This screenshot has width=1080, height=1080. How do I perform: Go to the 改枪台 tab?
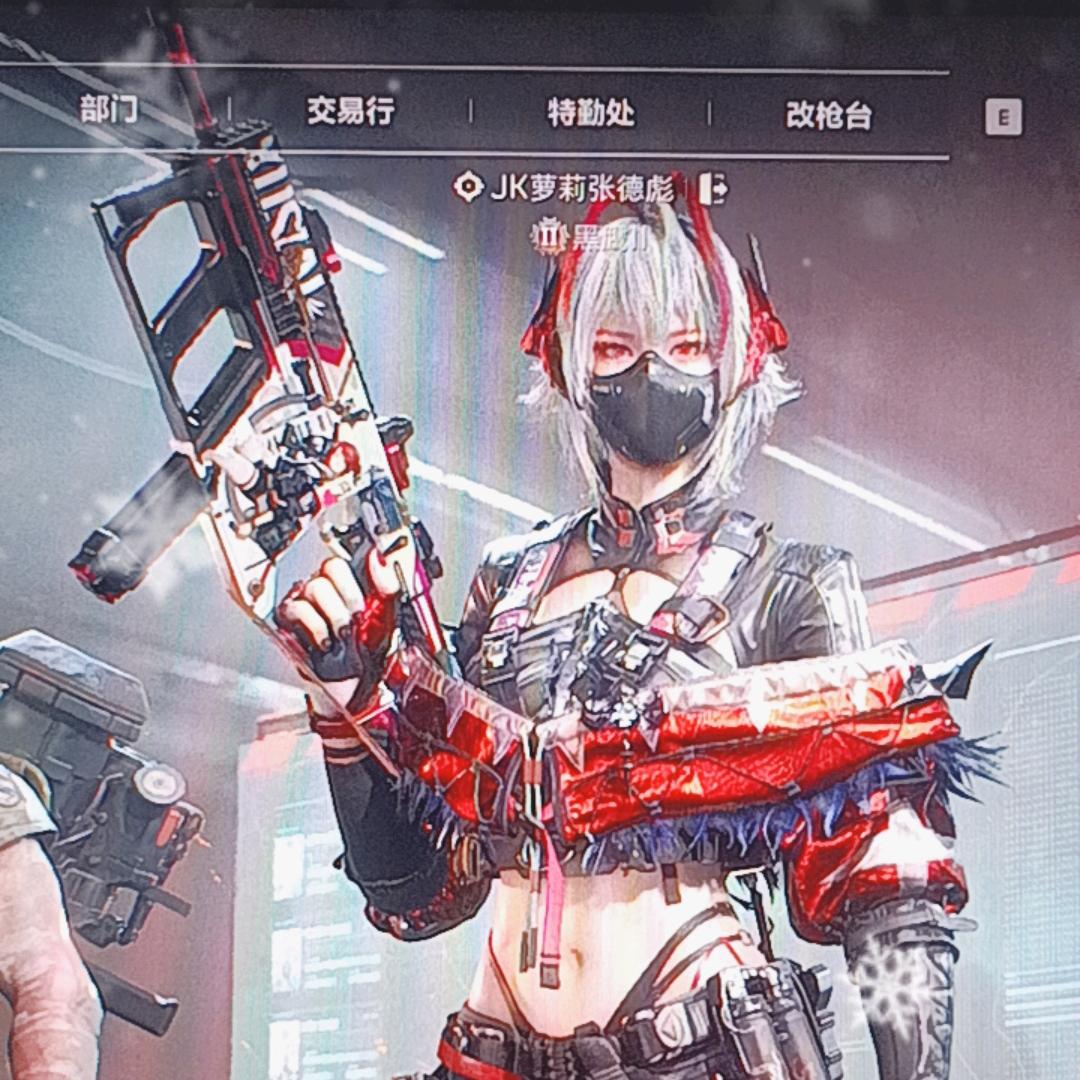tap(829, 116)
